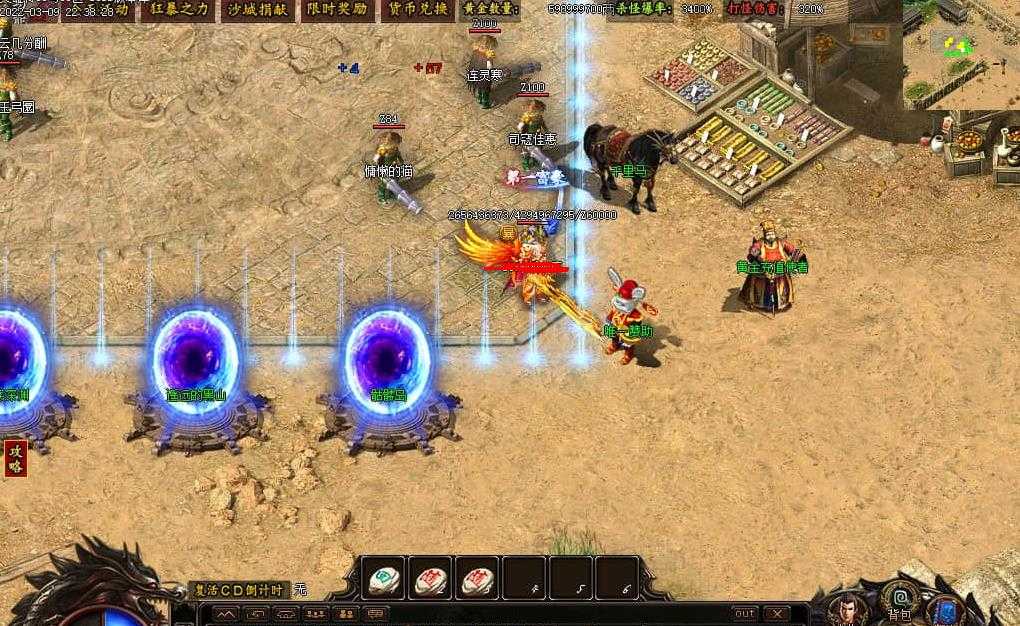
Task: Use the red-marked stone in hotbar slot two
Action: coord(430,578)
